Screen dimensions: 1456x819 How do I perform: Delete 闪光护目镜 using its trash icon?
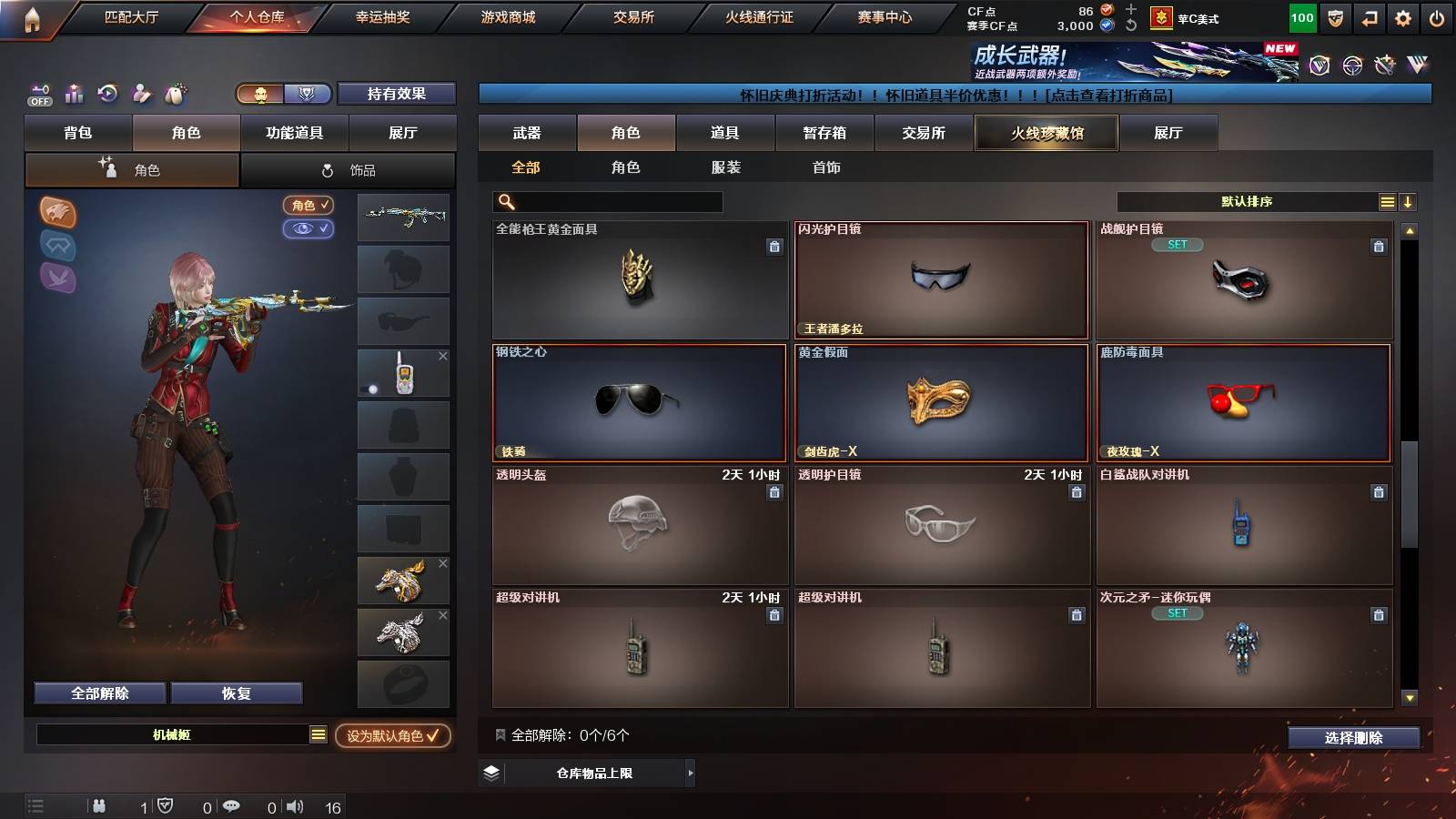(x=1076, y=248)
